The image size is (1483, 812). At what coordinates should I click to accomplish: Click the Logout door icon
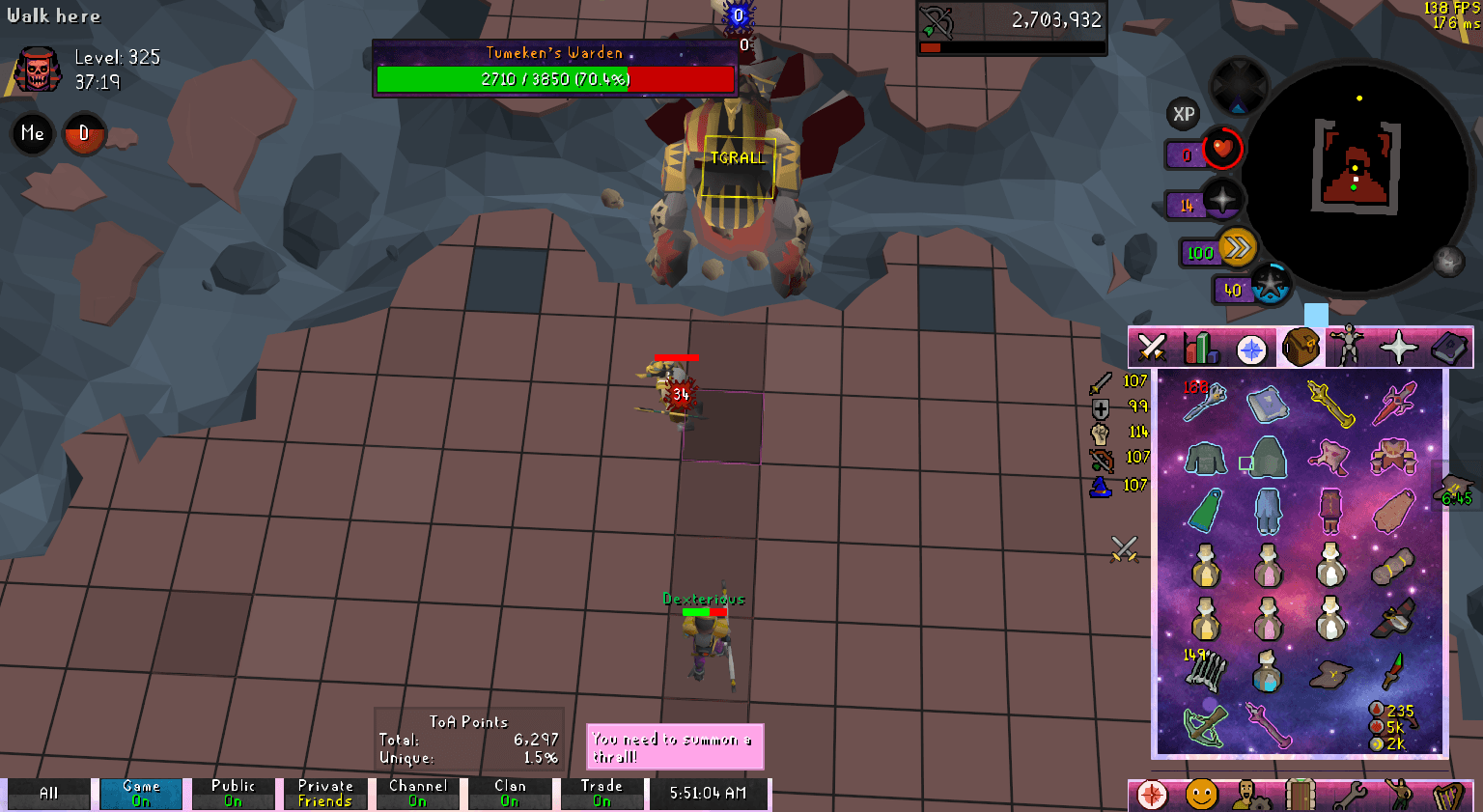point(1302,792)
